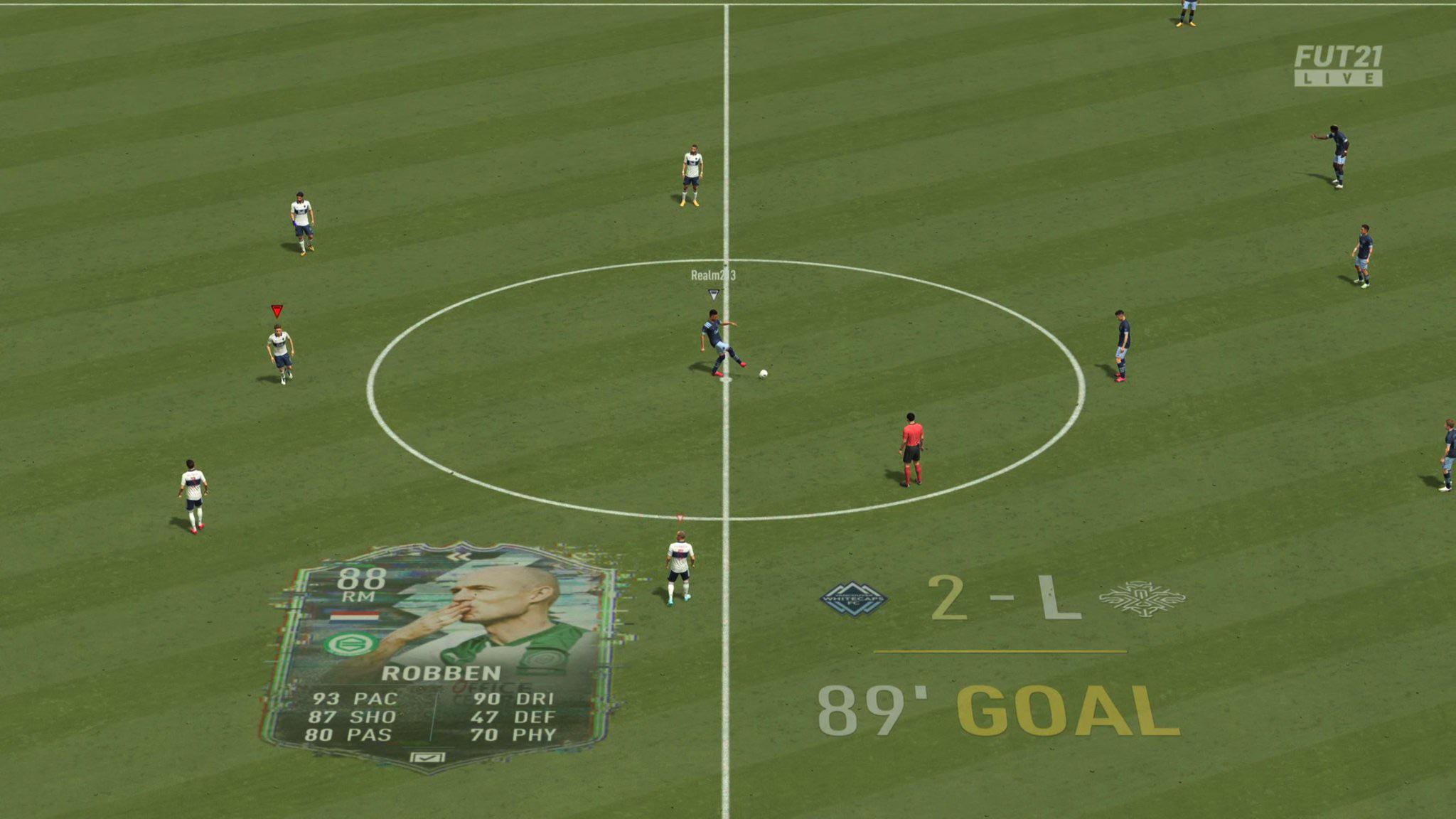1456x819 pixels.
Task: Click the Realm2i3 gamertag label
Action: [714, 276]
